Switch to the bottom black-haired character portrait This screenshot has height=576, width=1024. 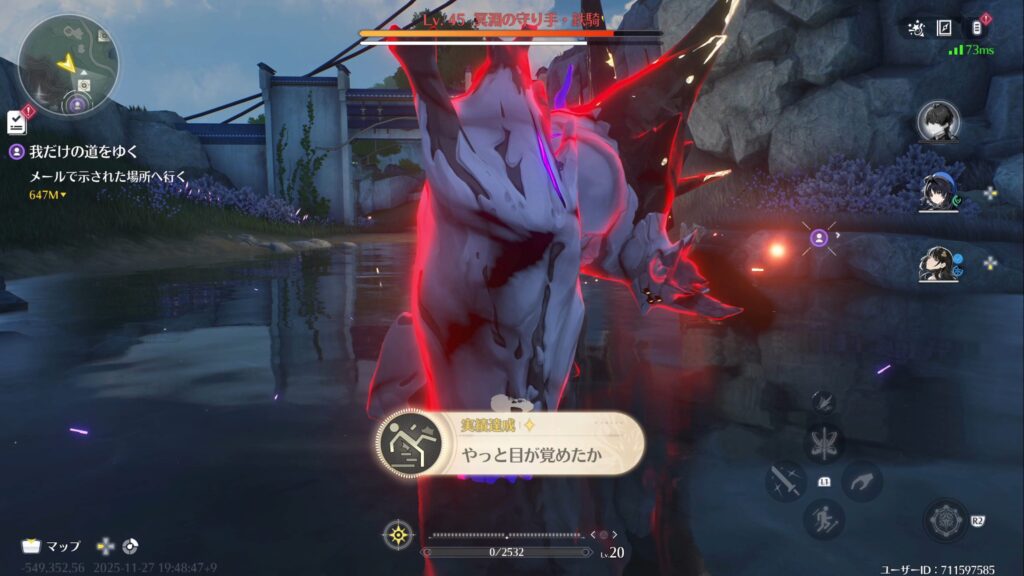point(938,264)
